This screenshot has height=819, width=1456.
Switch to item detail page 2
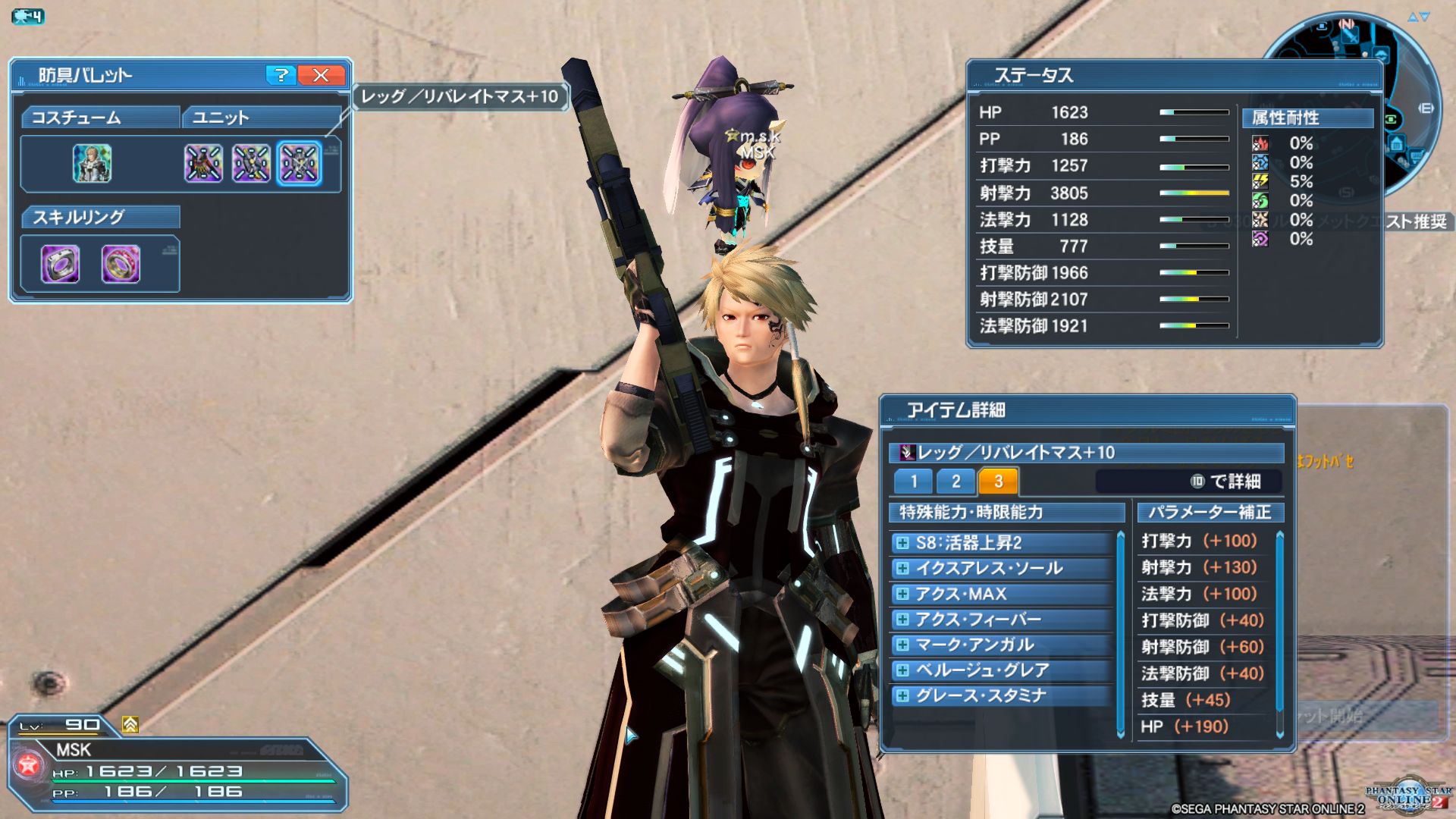tap(955, 482)
